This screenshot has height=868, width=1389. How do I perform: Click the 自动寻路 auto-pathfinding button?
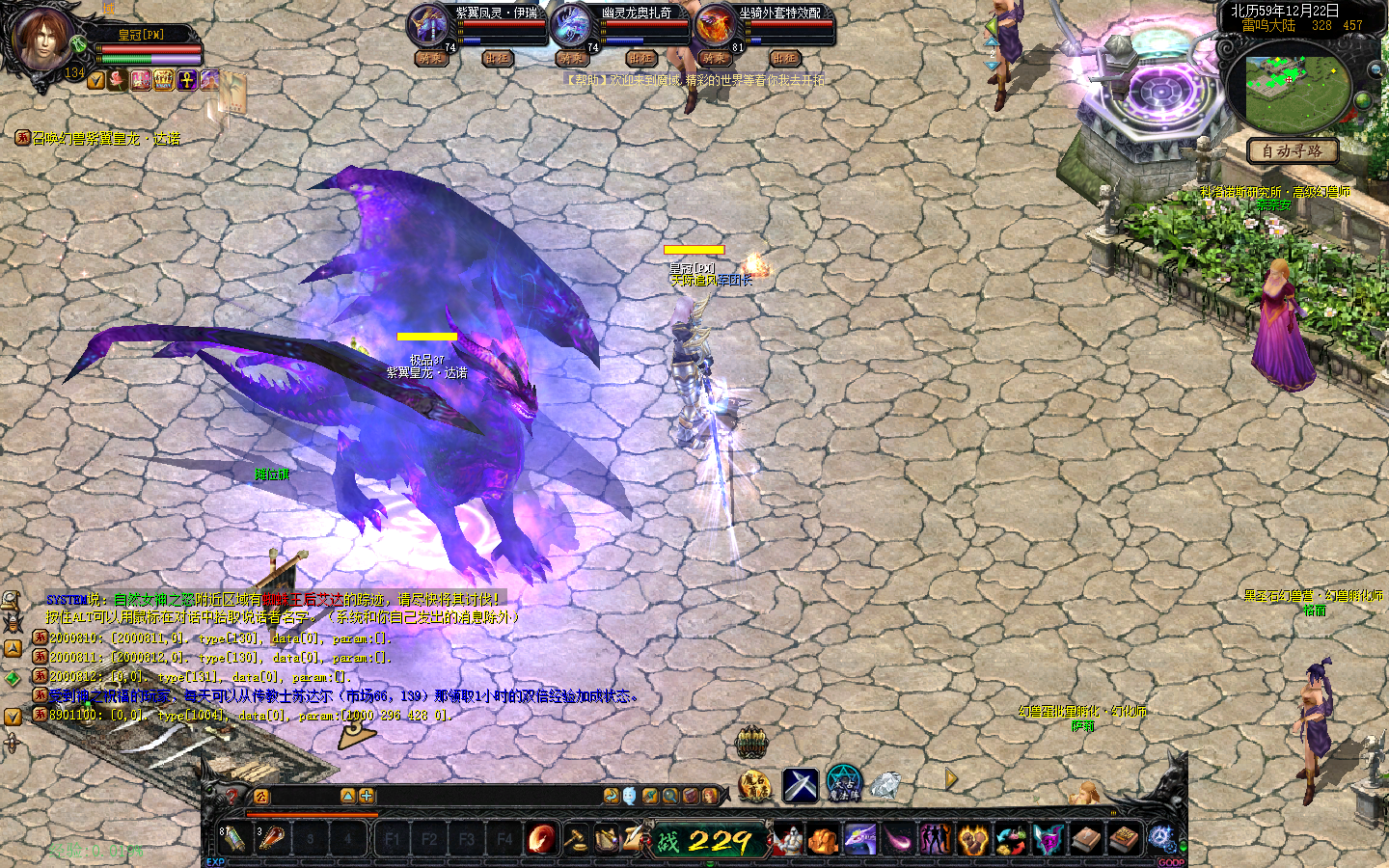pos(1293,150)
